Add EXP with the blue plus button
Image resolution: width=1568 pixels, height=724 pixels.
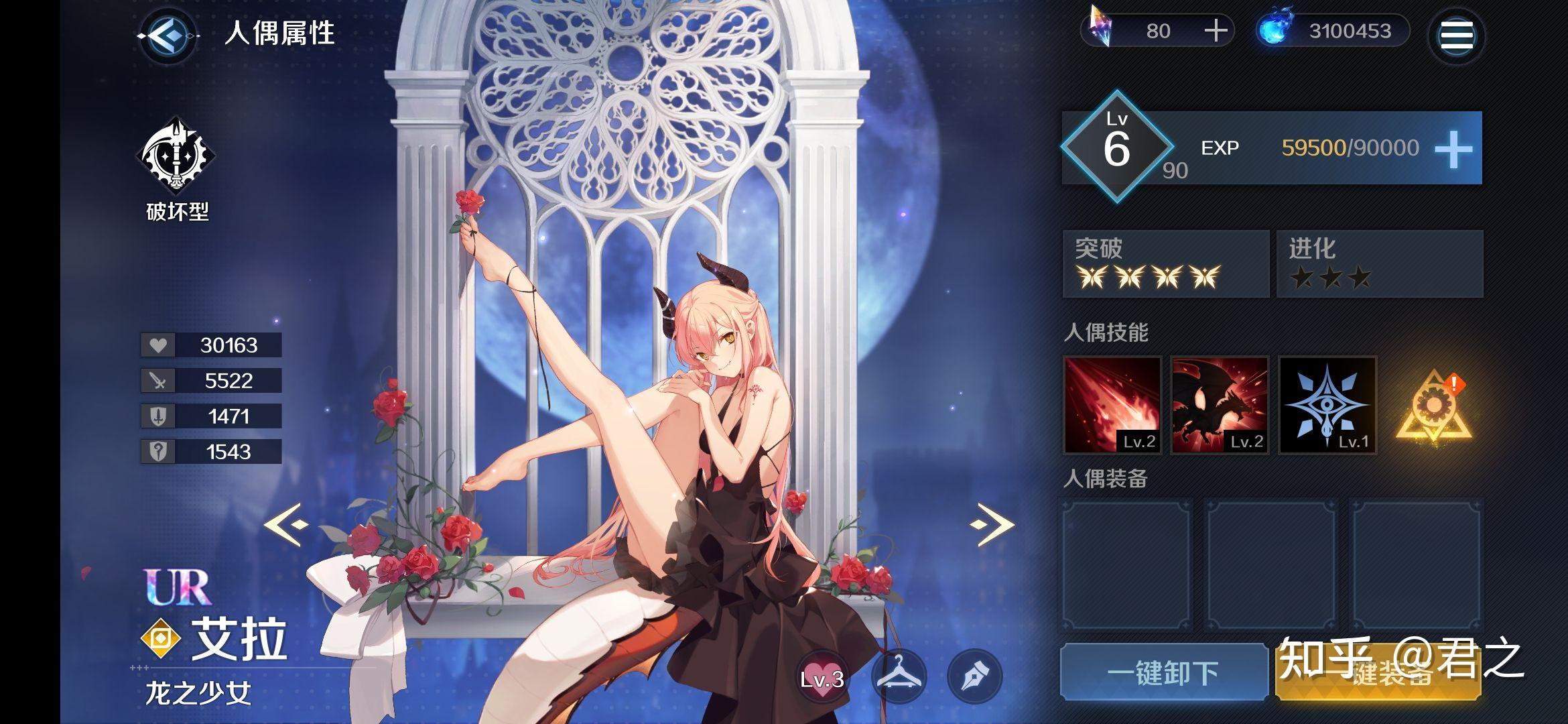(1453, 149)
